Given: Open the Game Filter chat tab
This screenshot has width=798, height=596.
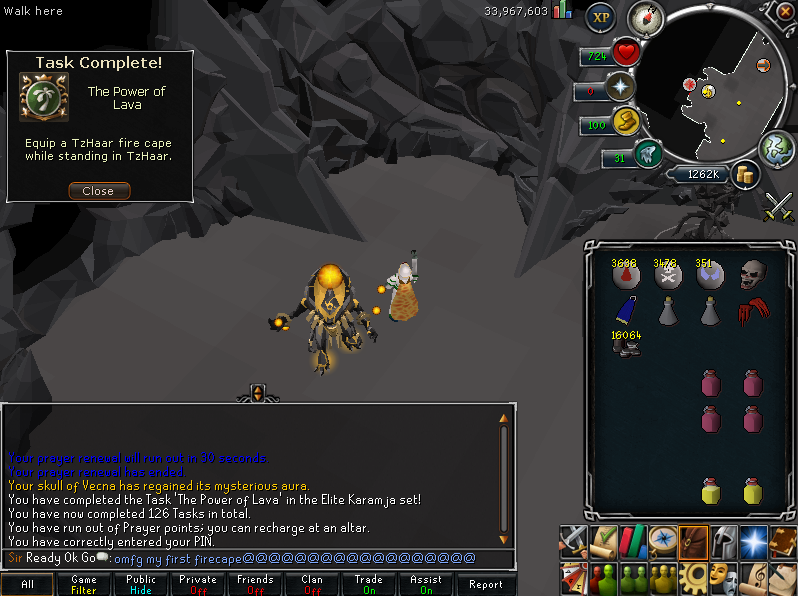Looking at the screenshot, I should (84, 584).
